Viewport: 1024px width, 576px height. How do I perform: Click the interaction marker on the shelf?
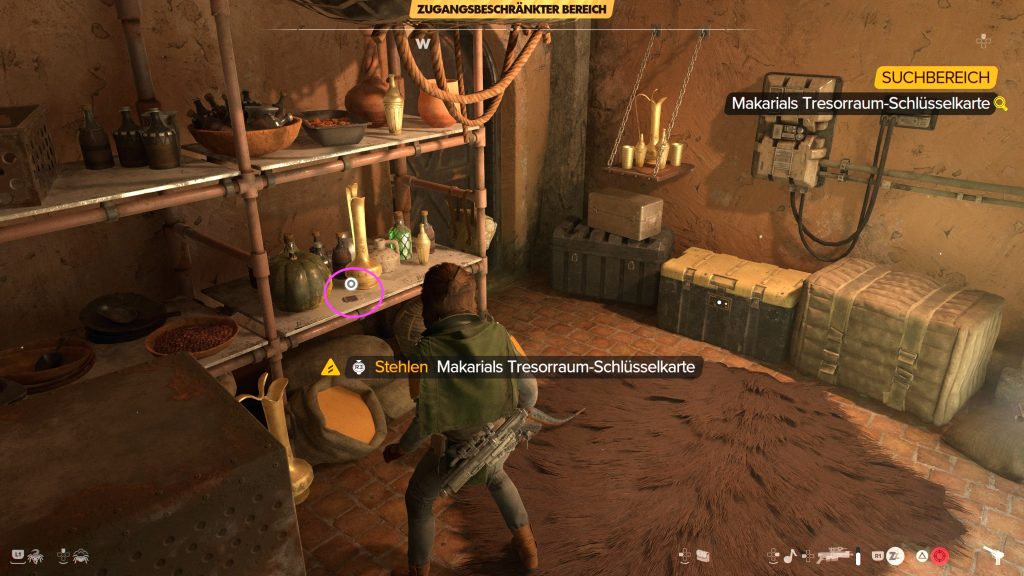point(351,284)
